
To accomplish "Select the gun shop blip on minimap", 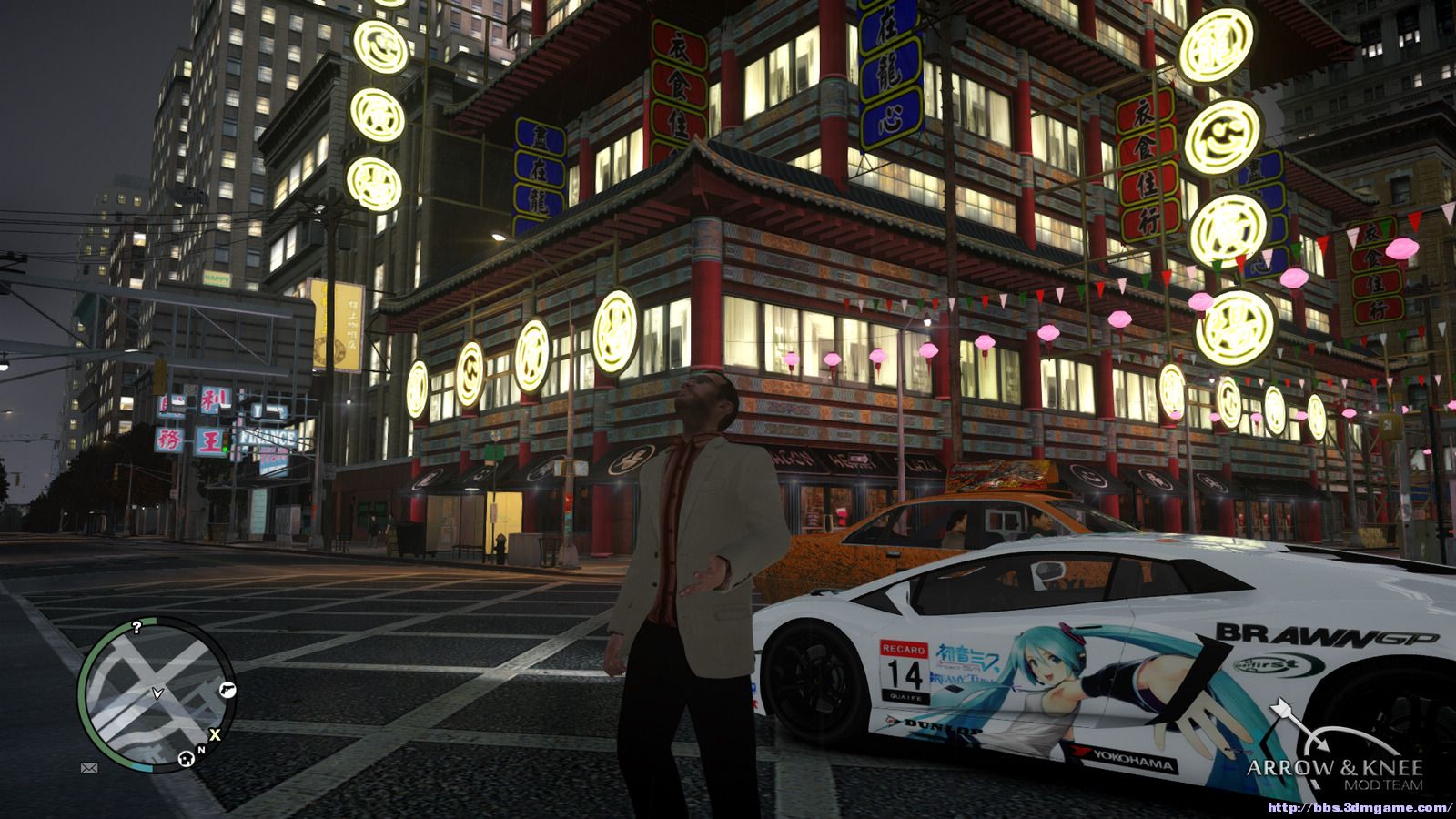I will coord(226,691).
